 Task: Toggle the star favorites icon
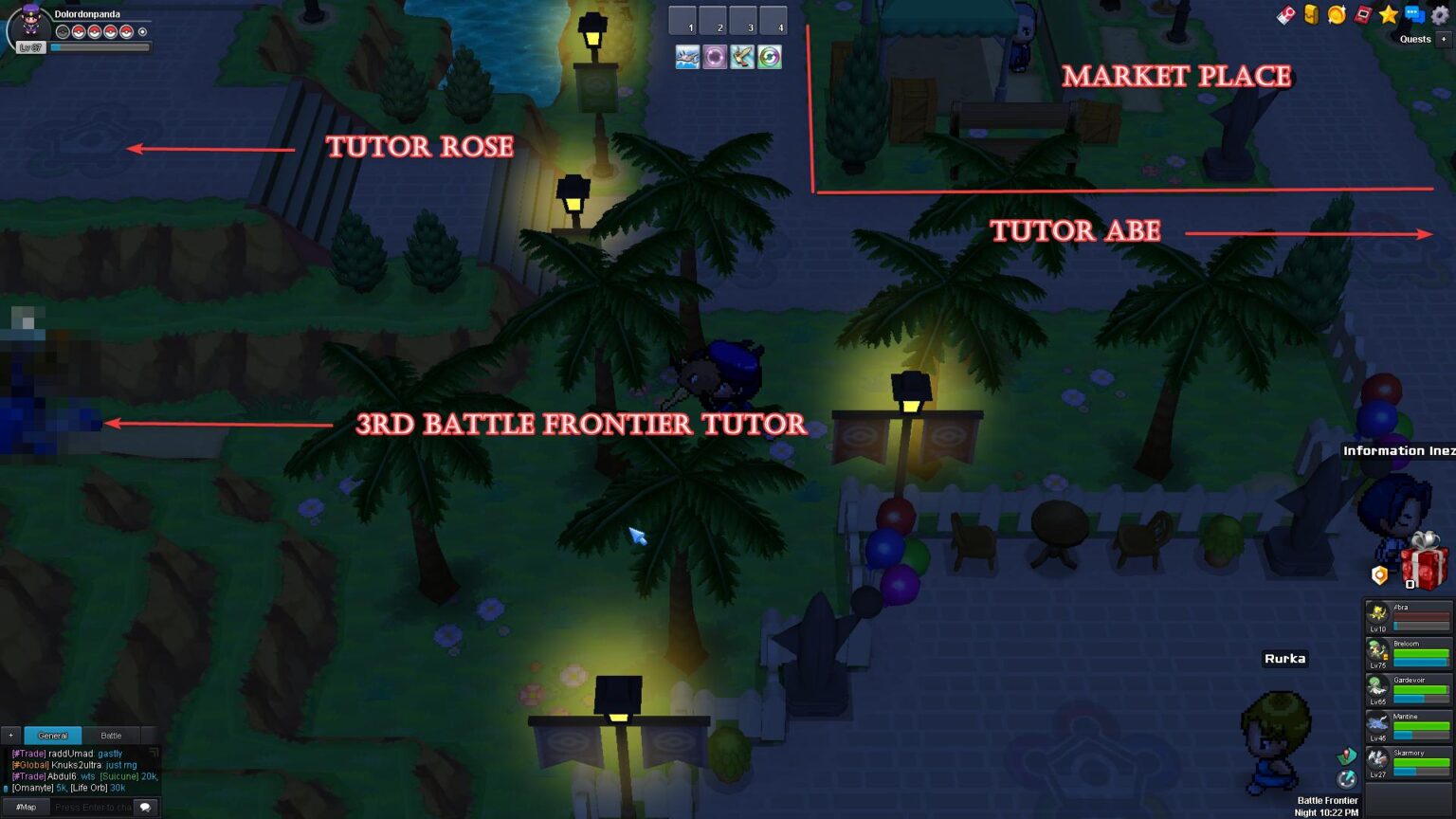[x=1389, y=15]
